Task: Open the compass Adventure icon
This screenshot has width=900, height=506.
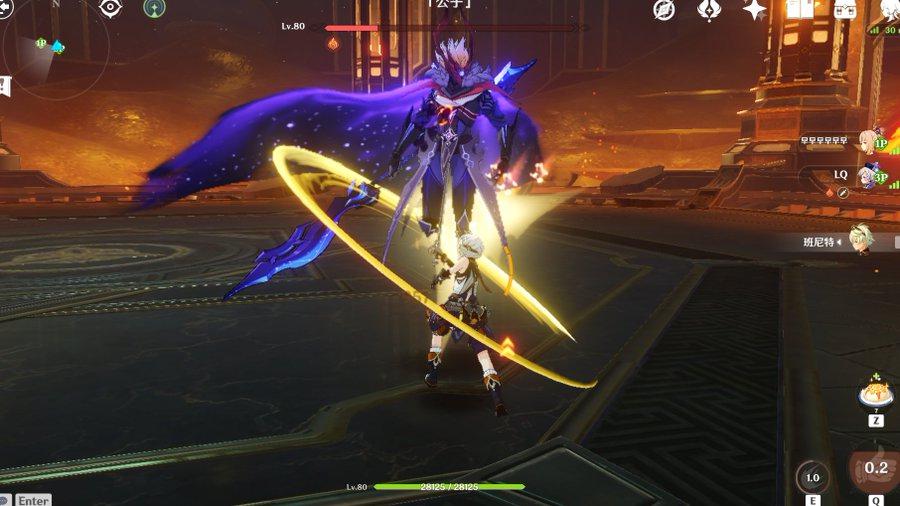Action: click(664, 10)
